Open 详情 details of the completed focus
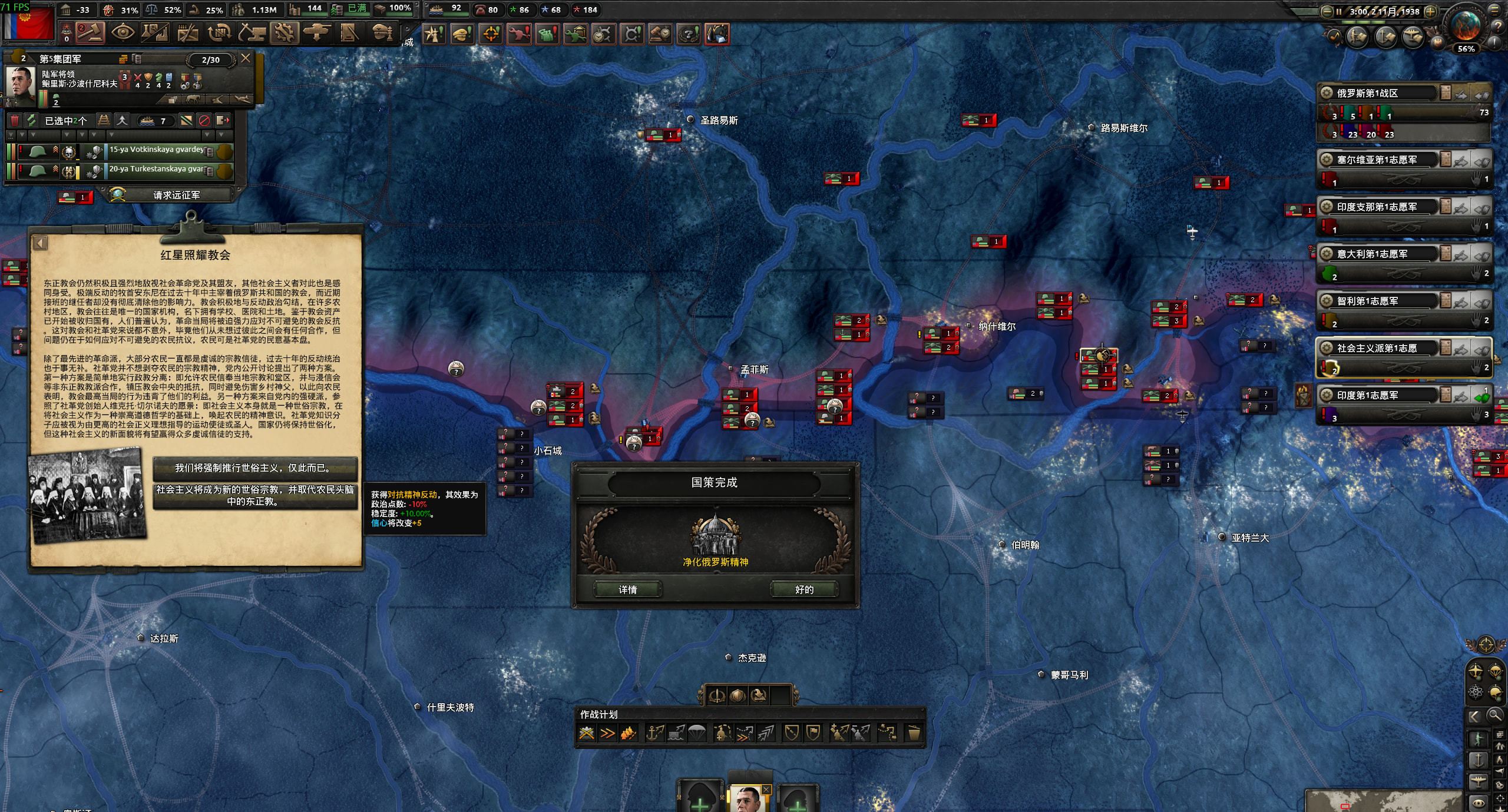 click(x=627, y=589)
